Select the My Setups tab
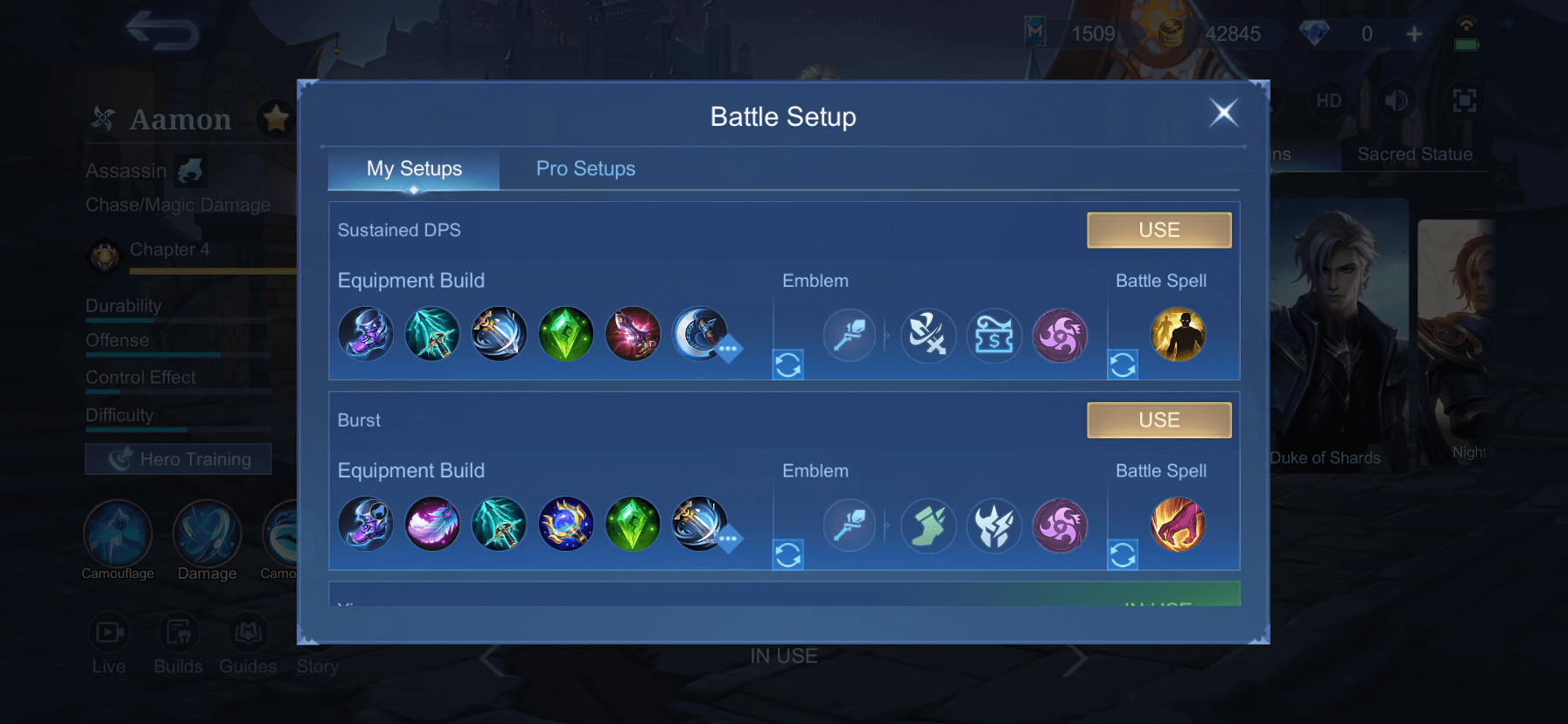 (414, 169)
